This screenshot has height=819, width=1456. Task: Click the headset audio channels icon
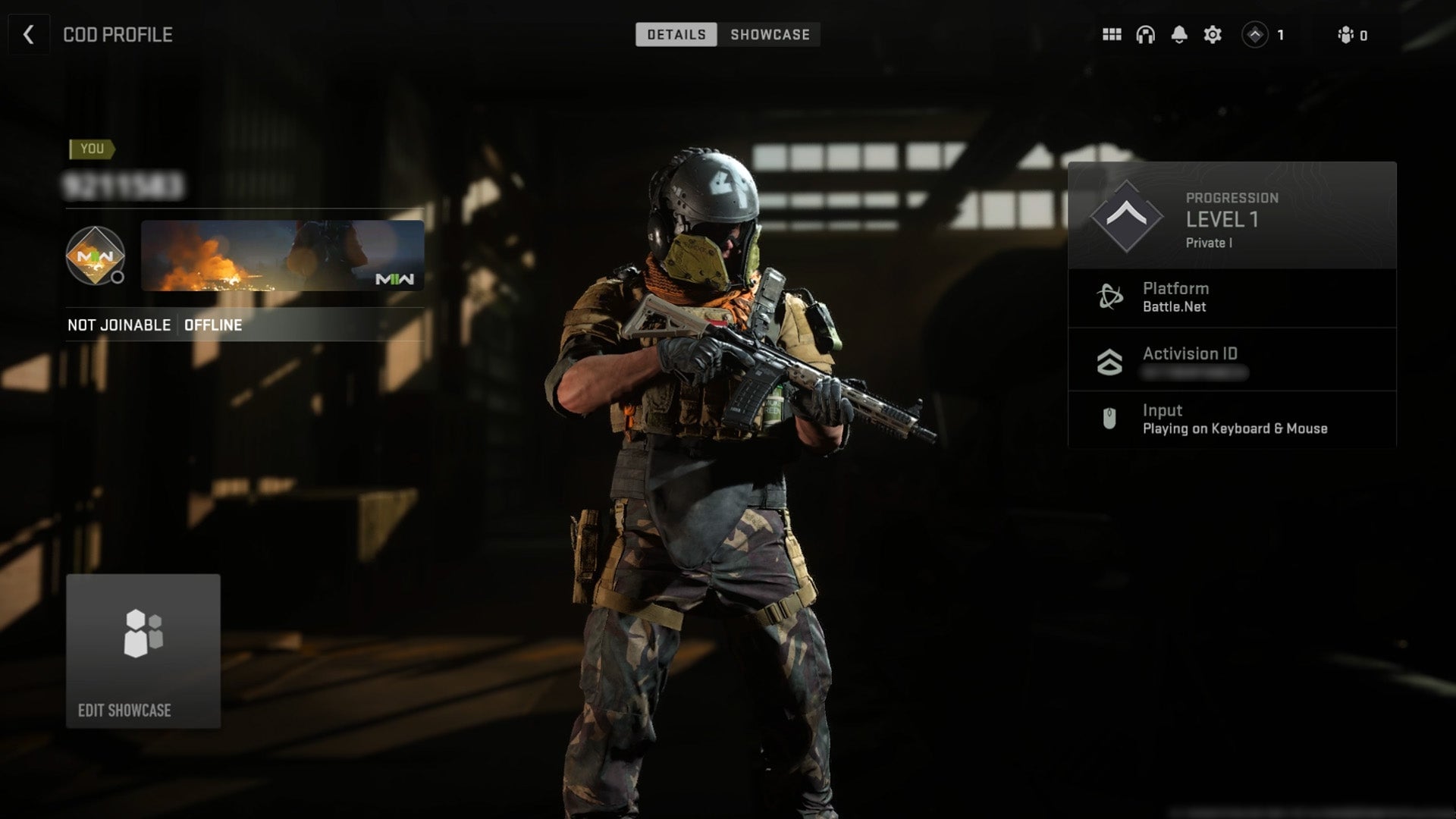(x=1144, y=35)
